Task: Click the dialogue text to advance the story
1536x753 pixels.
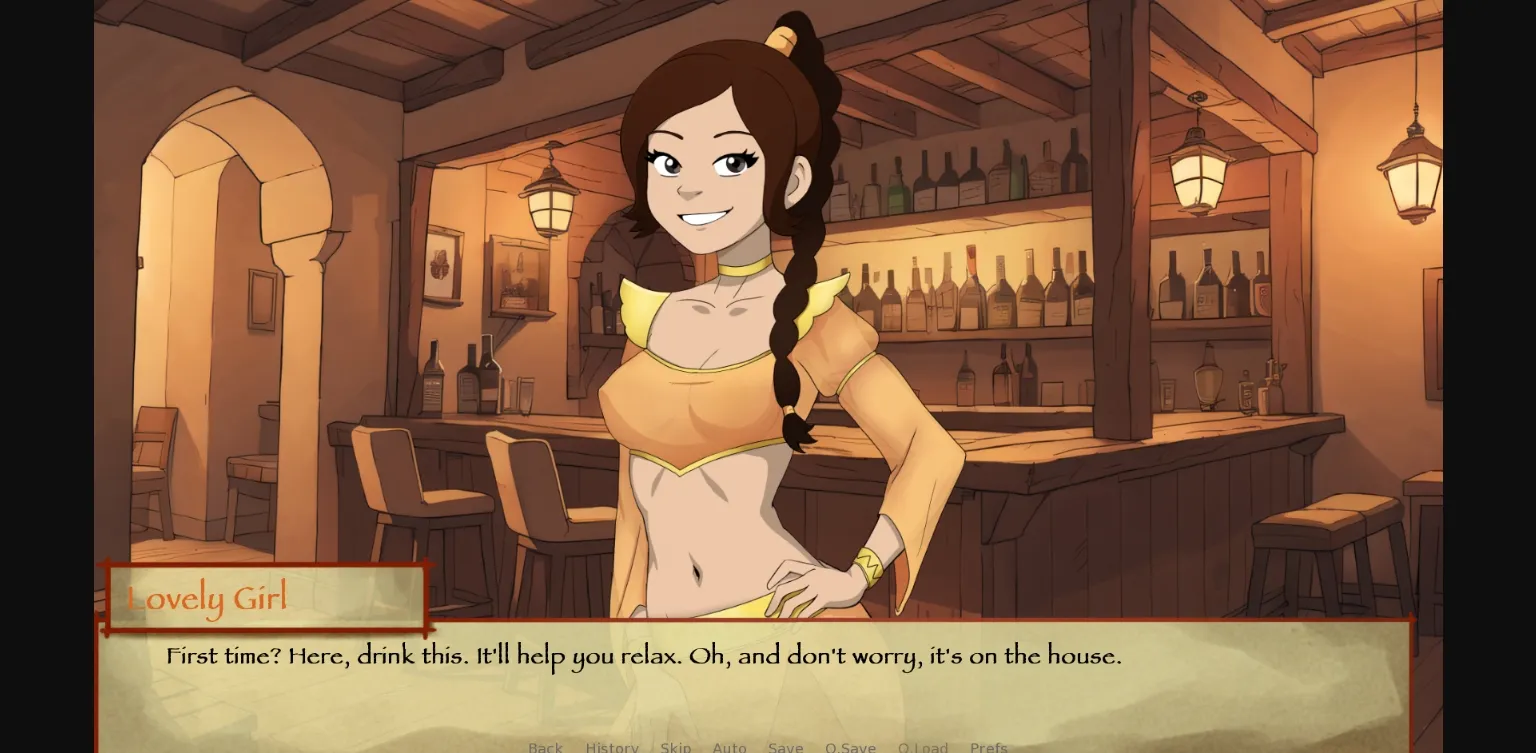Action: point(640,656)
